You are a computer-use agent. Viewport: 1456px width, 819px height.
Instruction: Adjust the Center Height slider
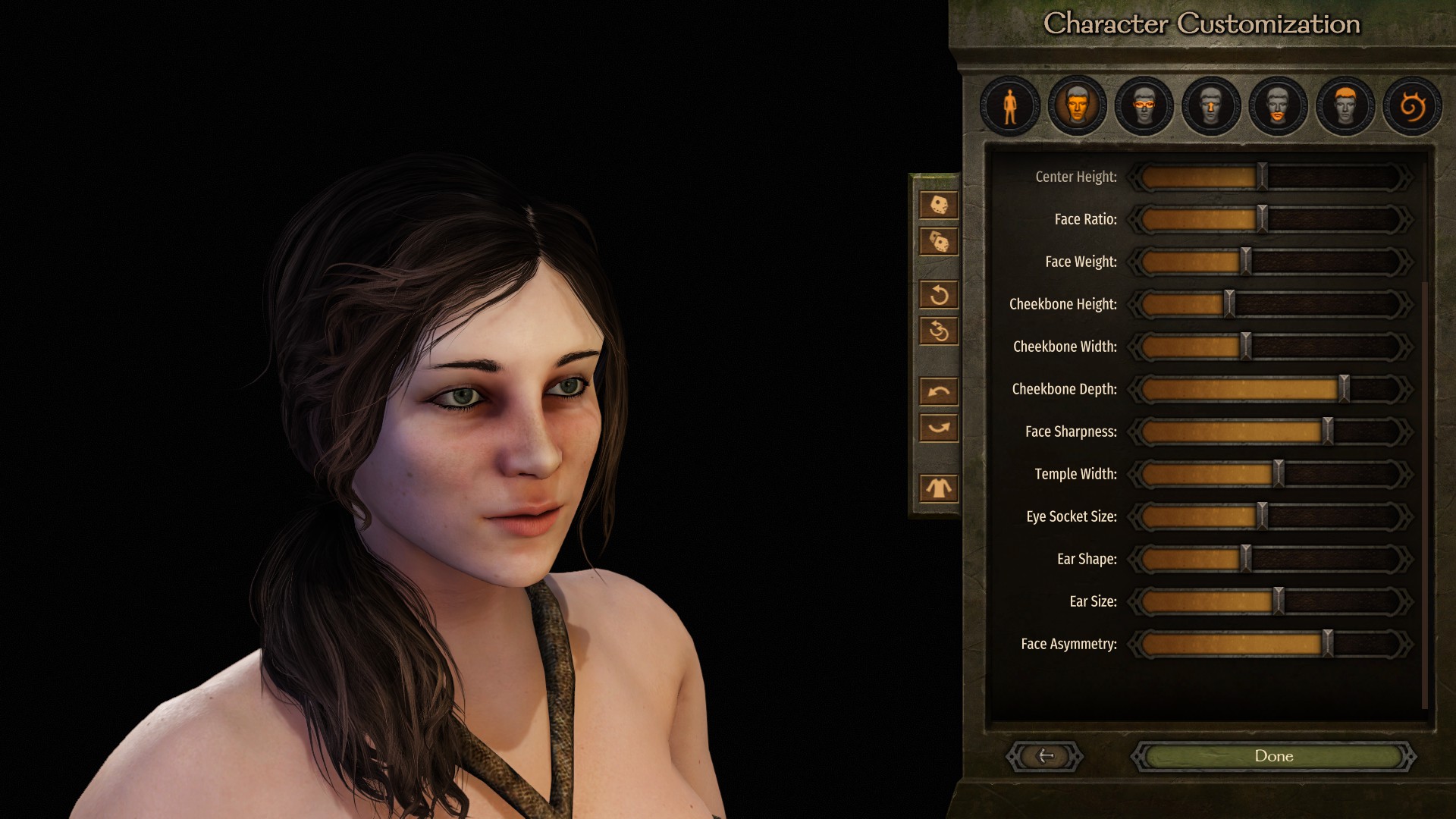pos(1262,177)
